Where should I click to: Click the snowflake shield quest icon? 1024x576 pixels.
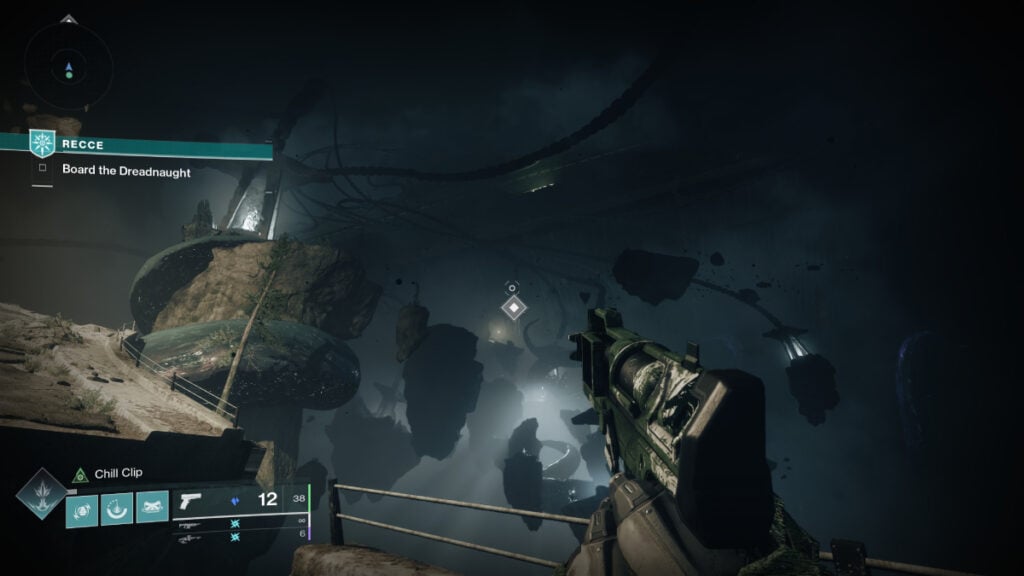coord(41,144)
